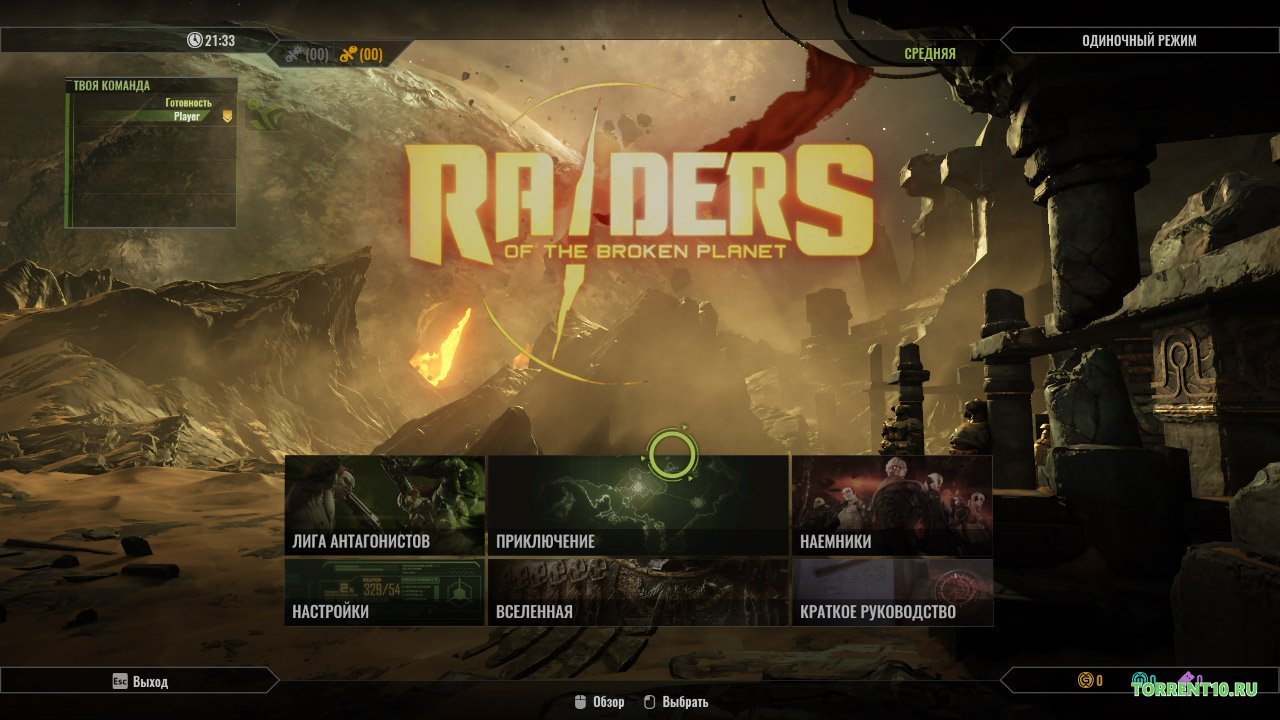Screen dimensions: 1280x720
Task: Toggle the yellow readiness badge next to Player
Action: [226, 115]
